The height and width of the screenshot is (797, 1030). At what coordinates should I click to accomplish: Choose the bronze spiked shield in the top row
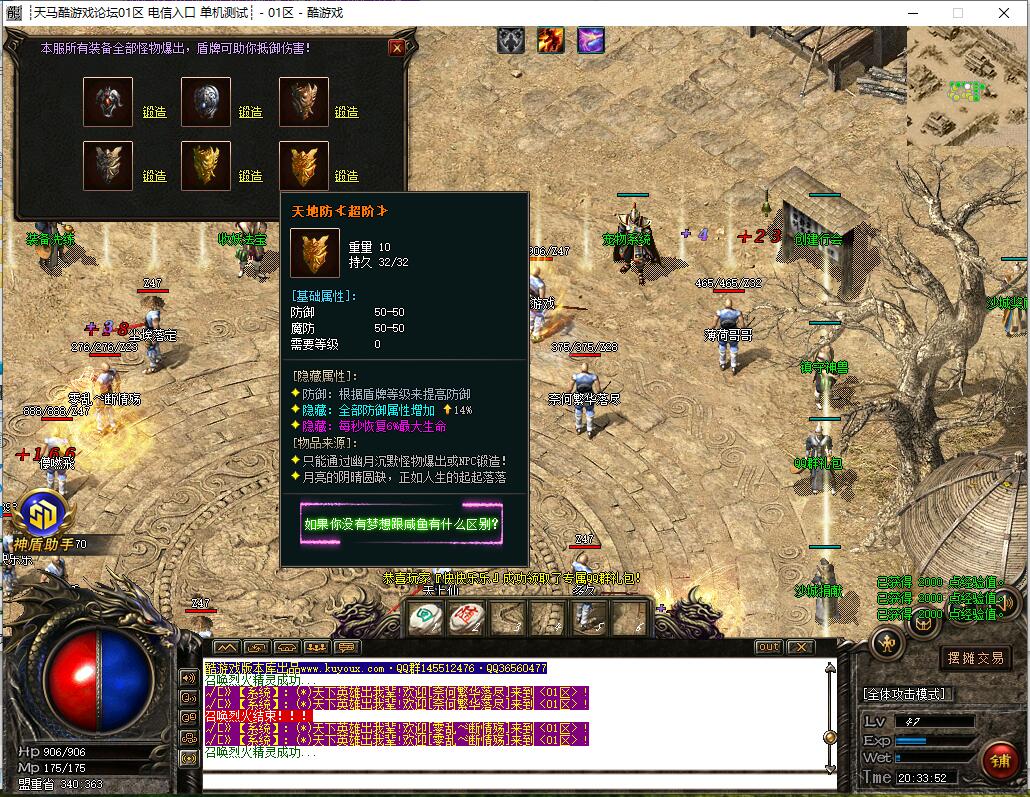303,102
